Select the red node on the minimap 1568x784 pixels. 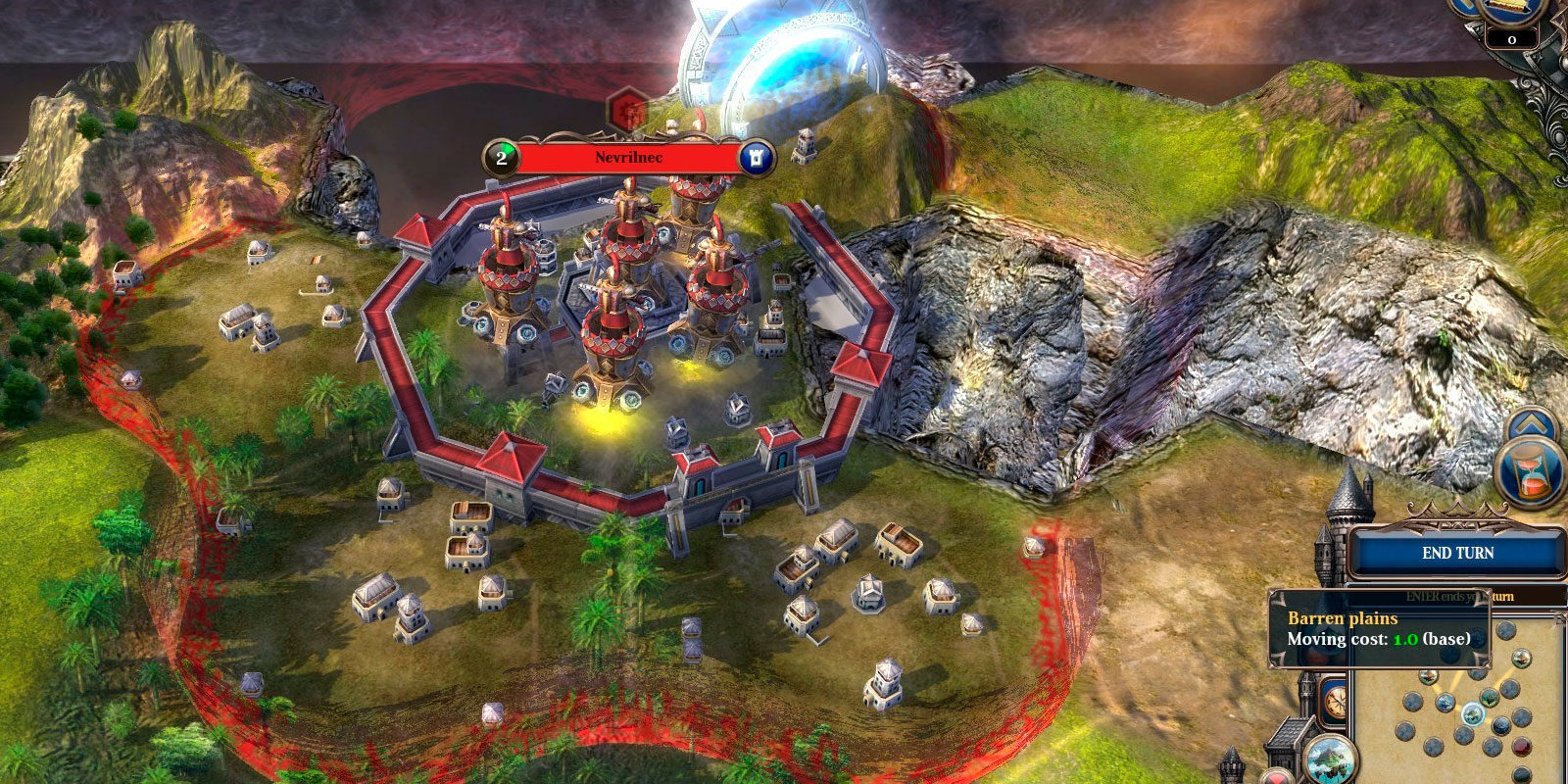pos(1520,747)
